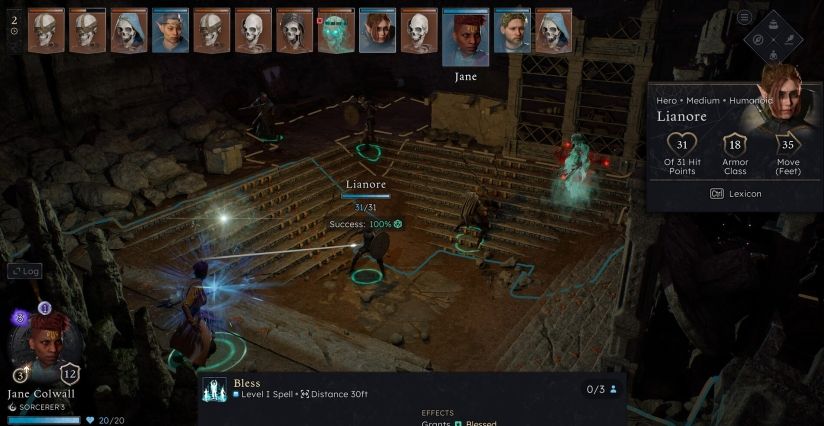This screenshot has width=824, height=426.
Task: Open the Log panel
Action: [24, 271]
